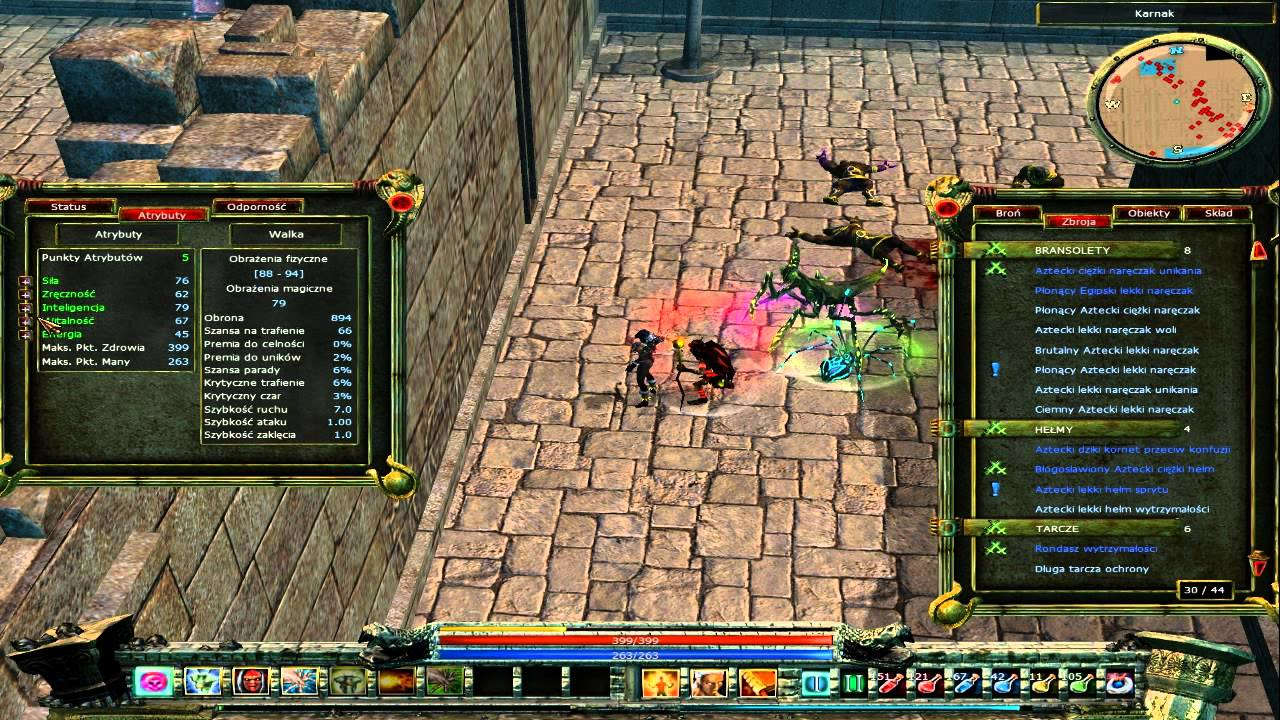1280x720 pixels.
Task: Click the blue pause button on hotbar
Action: point(815,683)
